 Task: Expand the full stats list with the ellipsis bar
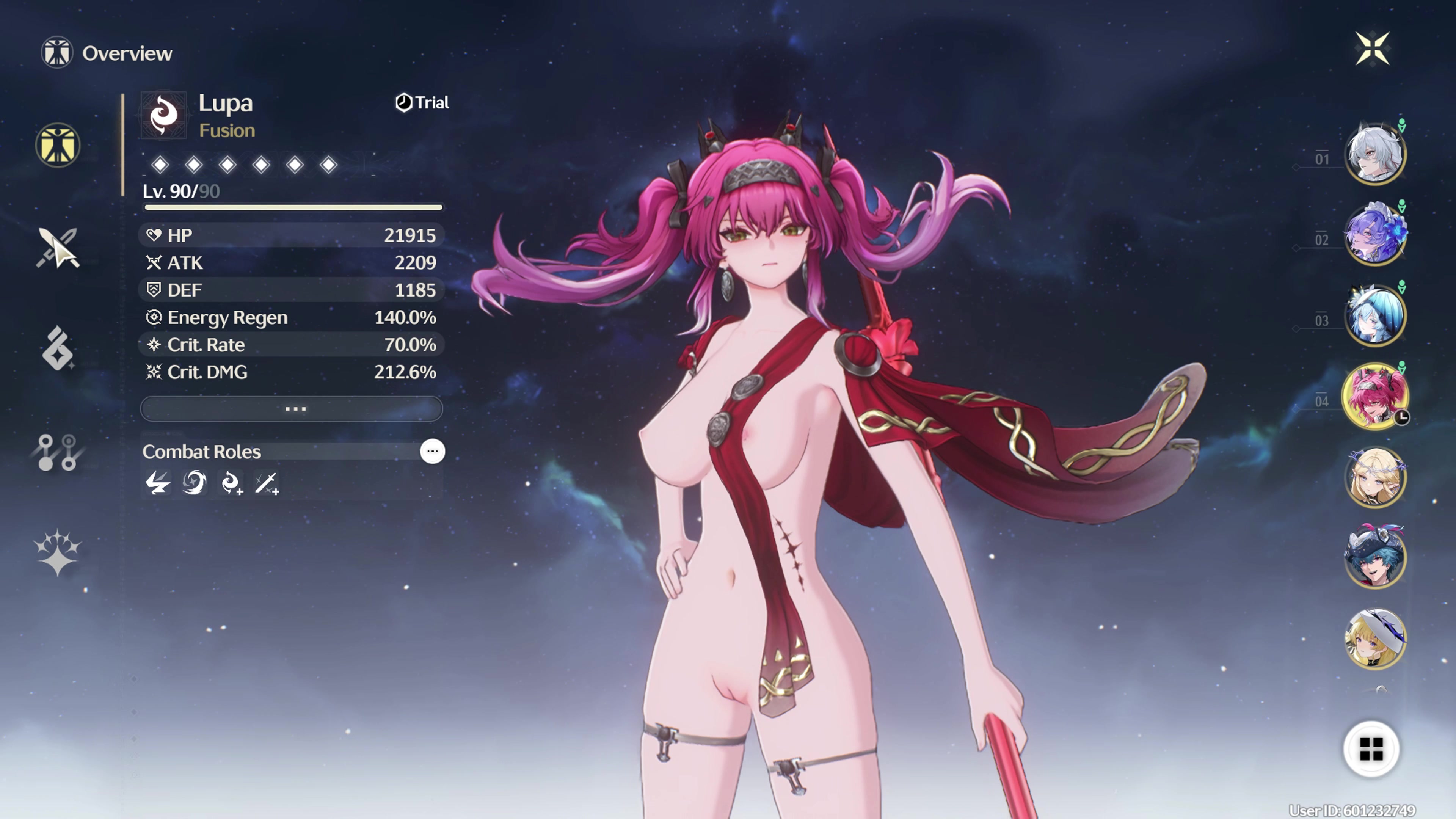tap(292, 409)
